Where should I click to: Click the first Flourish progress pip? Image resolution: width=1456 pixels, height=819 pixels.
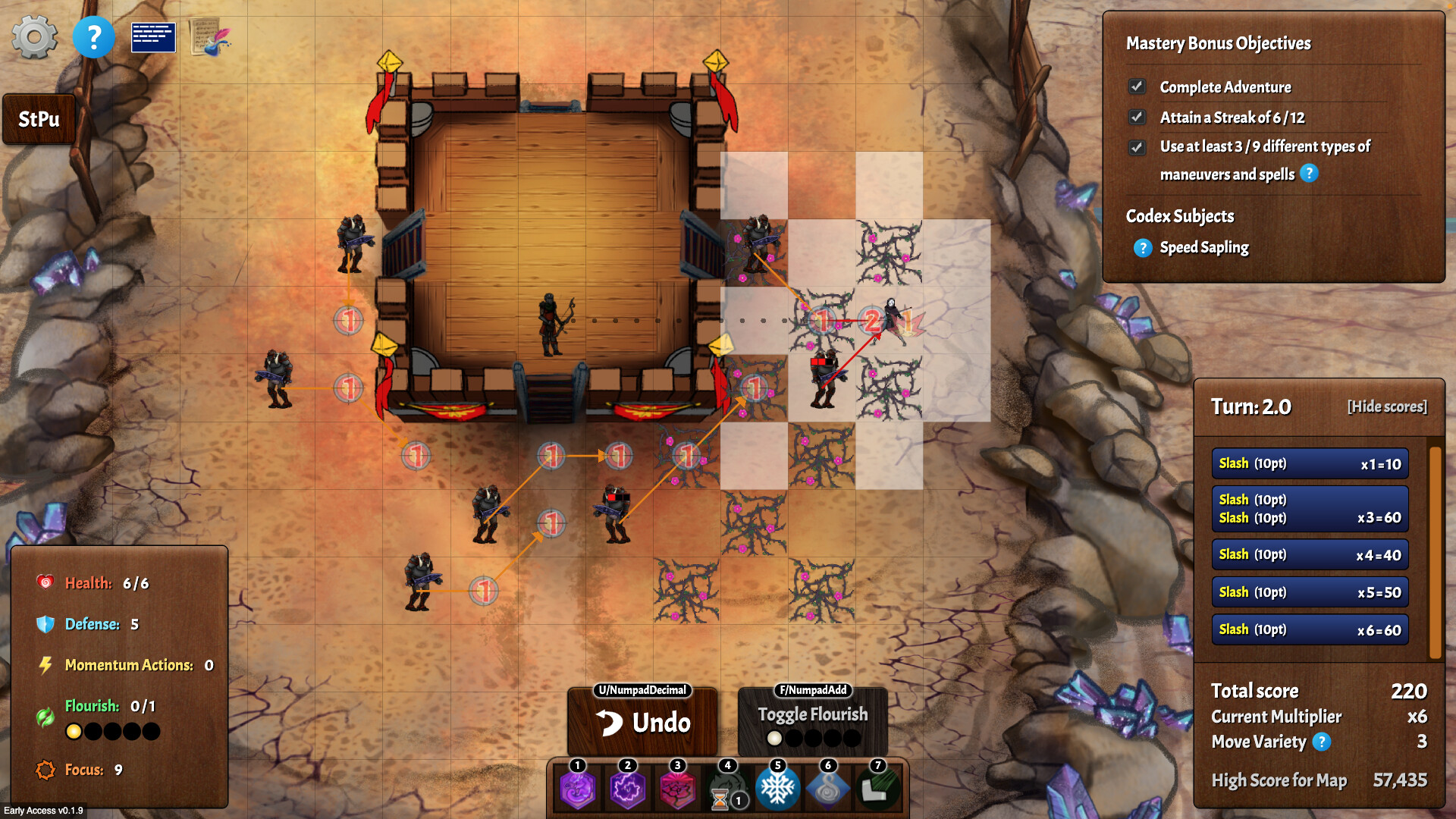74,731
